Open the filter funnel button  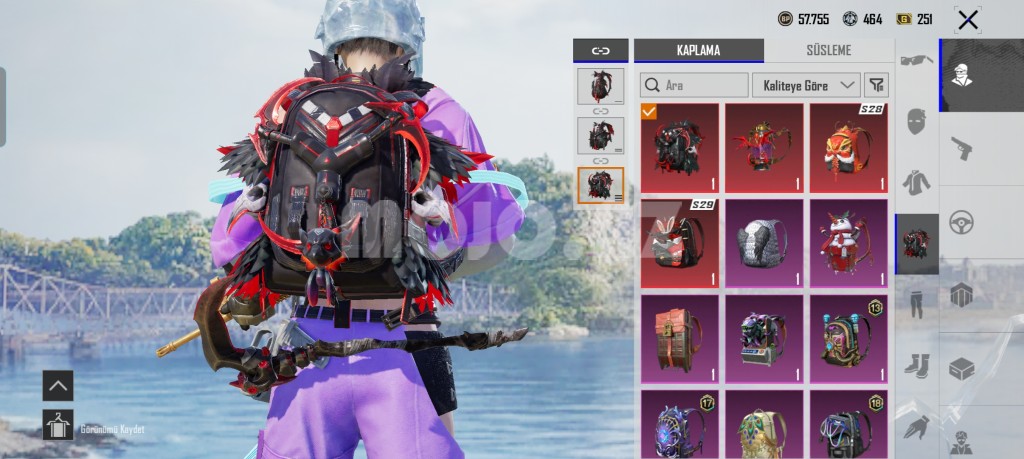tap(876, 85)
